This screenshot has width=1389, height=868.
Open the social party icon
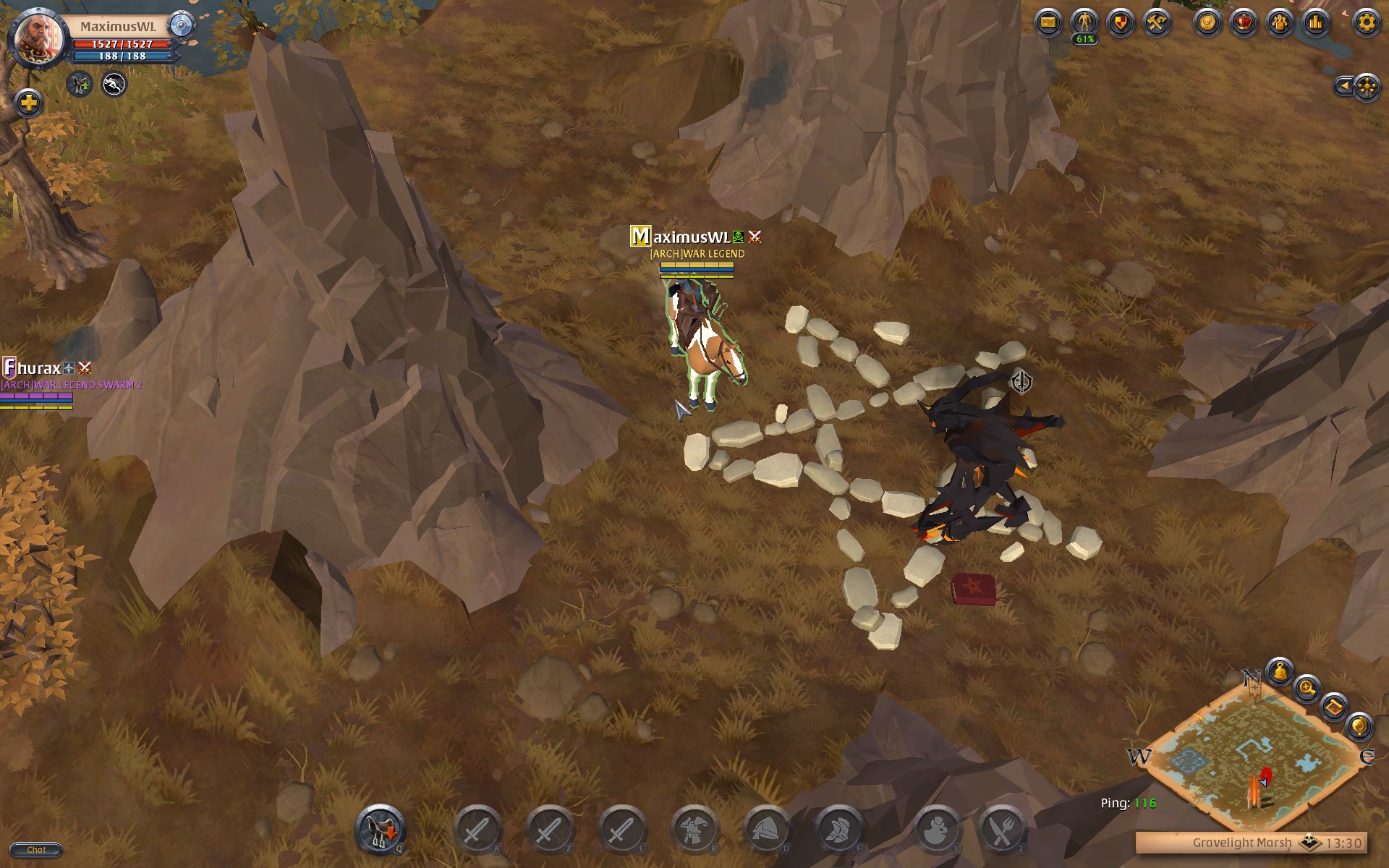(x=1280, y=22)
